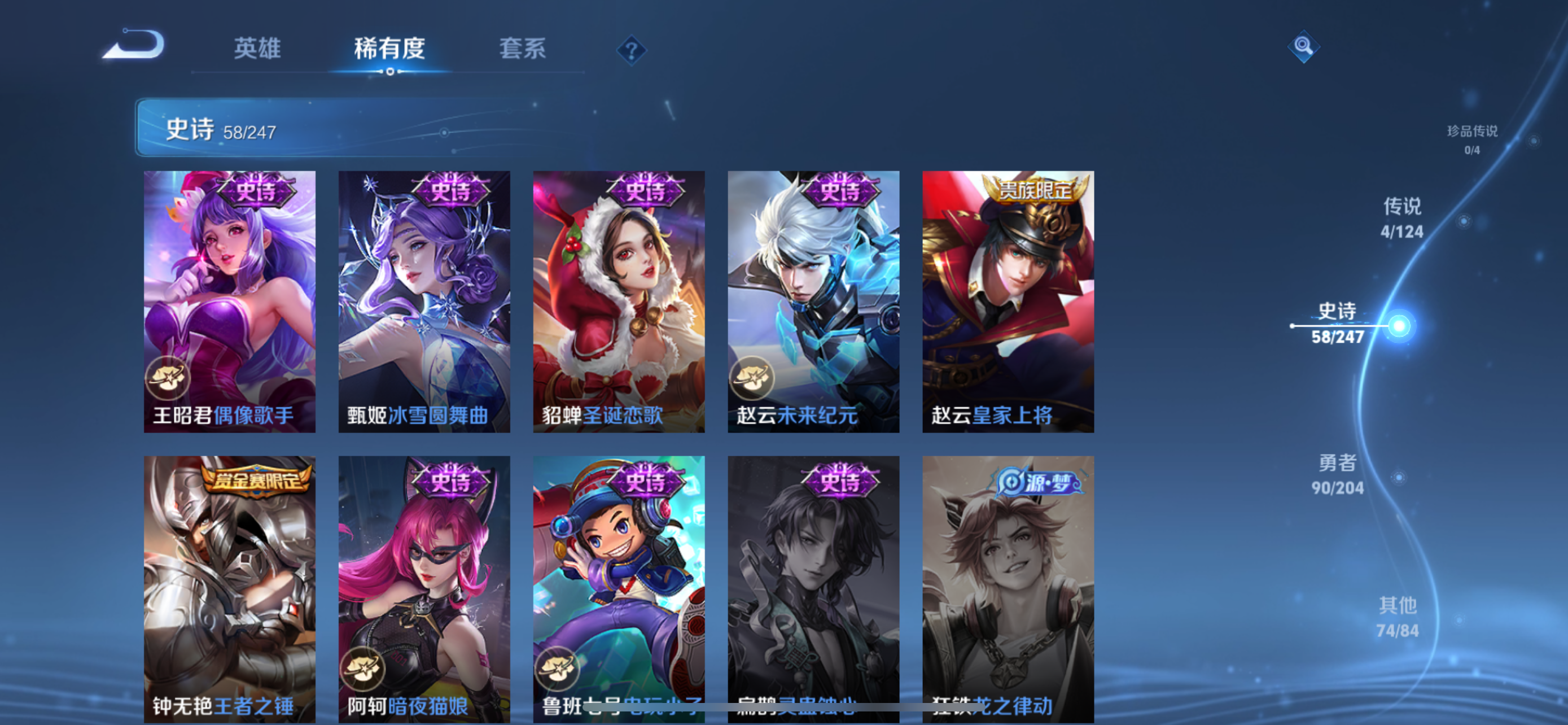Open the 钟无艳 王者之锤 skin card

click(230, 587)
